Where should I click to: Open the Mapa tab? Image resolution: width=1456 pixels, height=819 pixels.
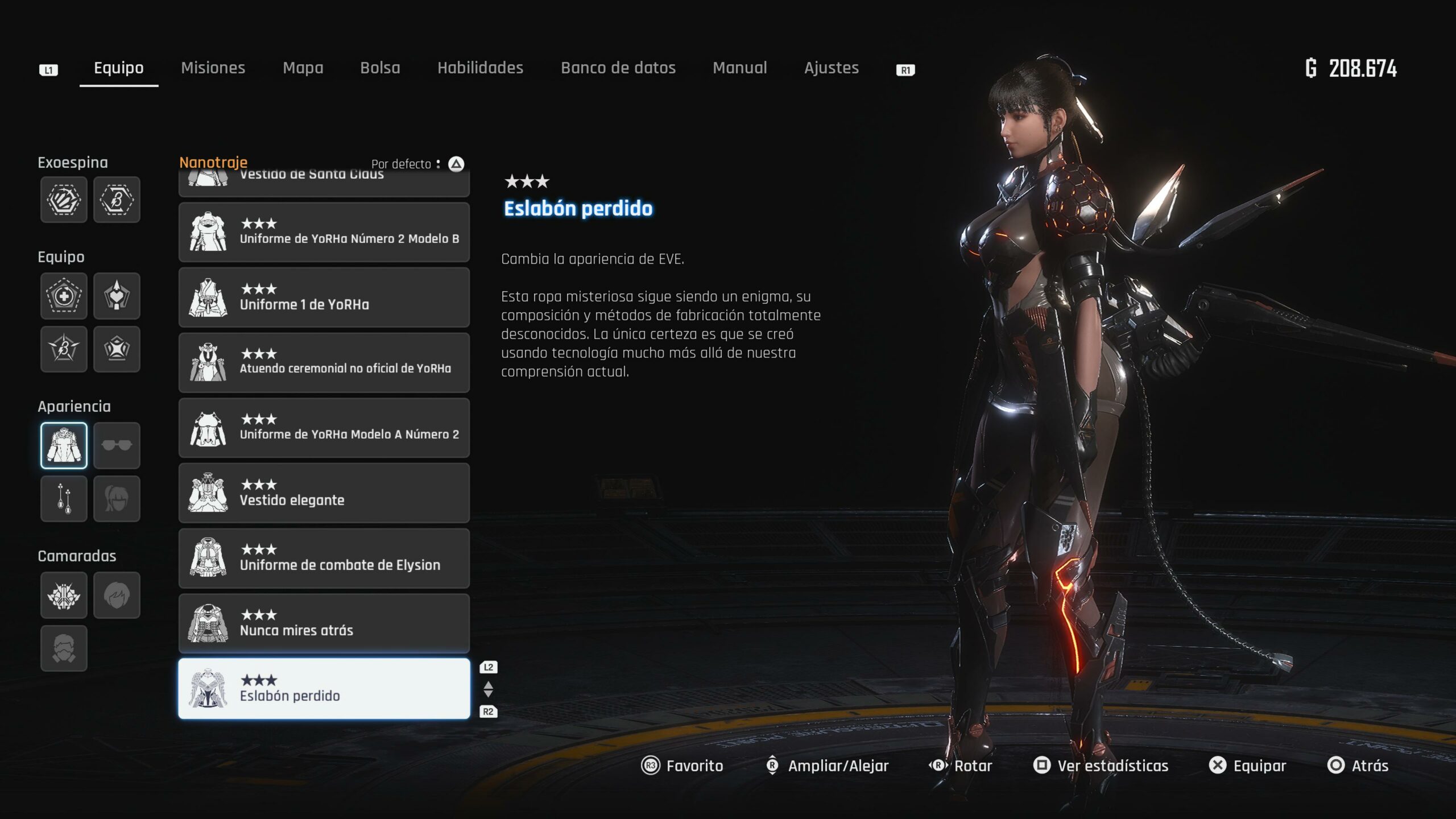point(303,68)
